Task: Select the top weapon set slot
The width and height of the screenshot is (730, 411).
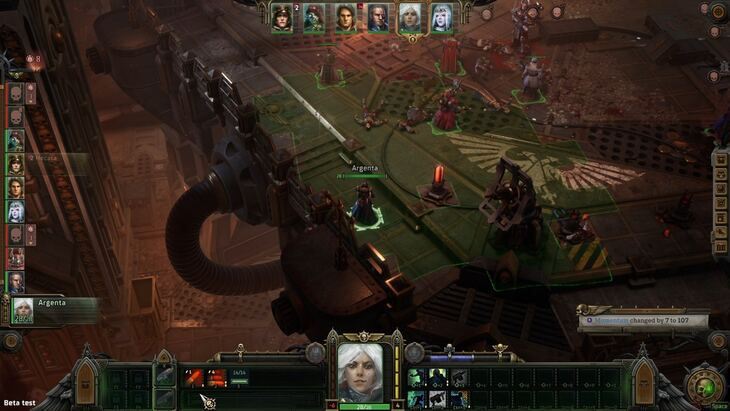Action: tap(165, 374)
